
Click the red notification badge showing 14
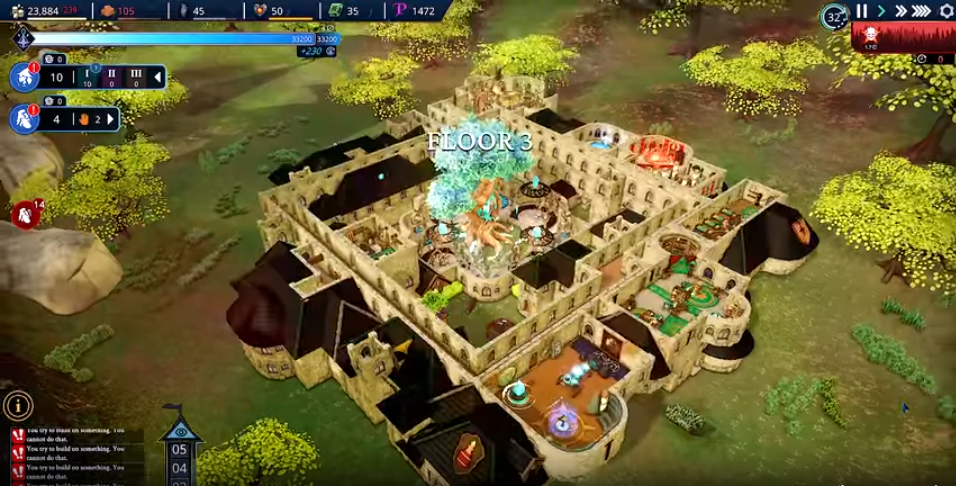26,213
